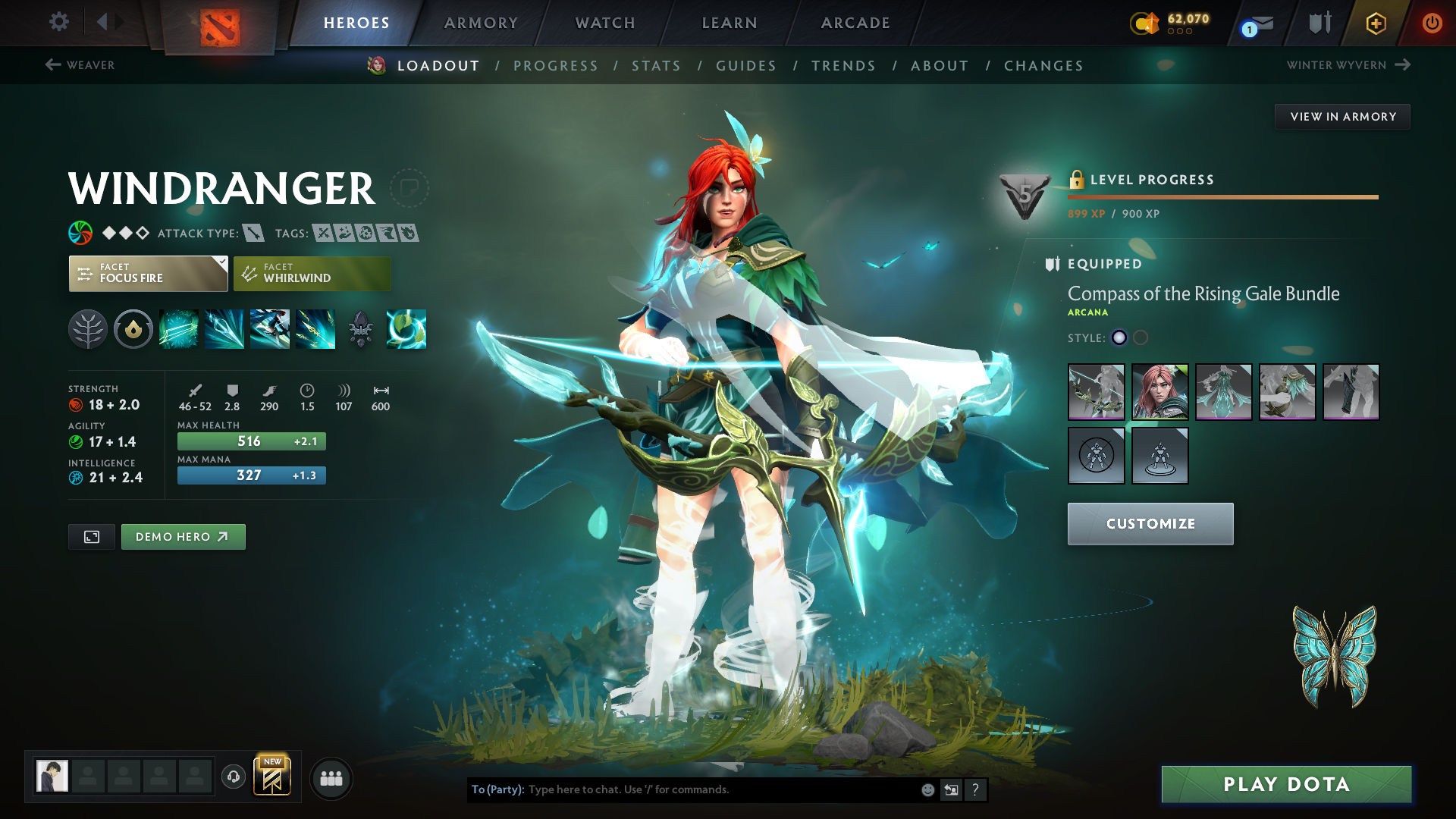This screenshot has height=819, width=1456.
Task: Open the ARCADE menu
Action: click(x=855, y=23)
